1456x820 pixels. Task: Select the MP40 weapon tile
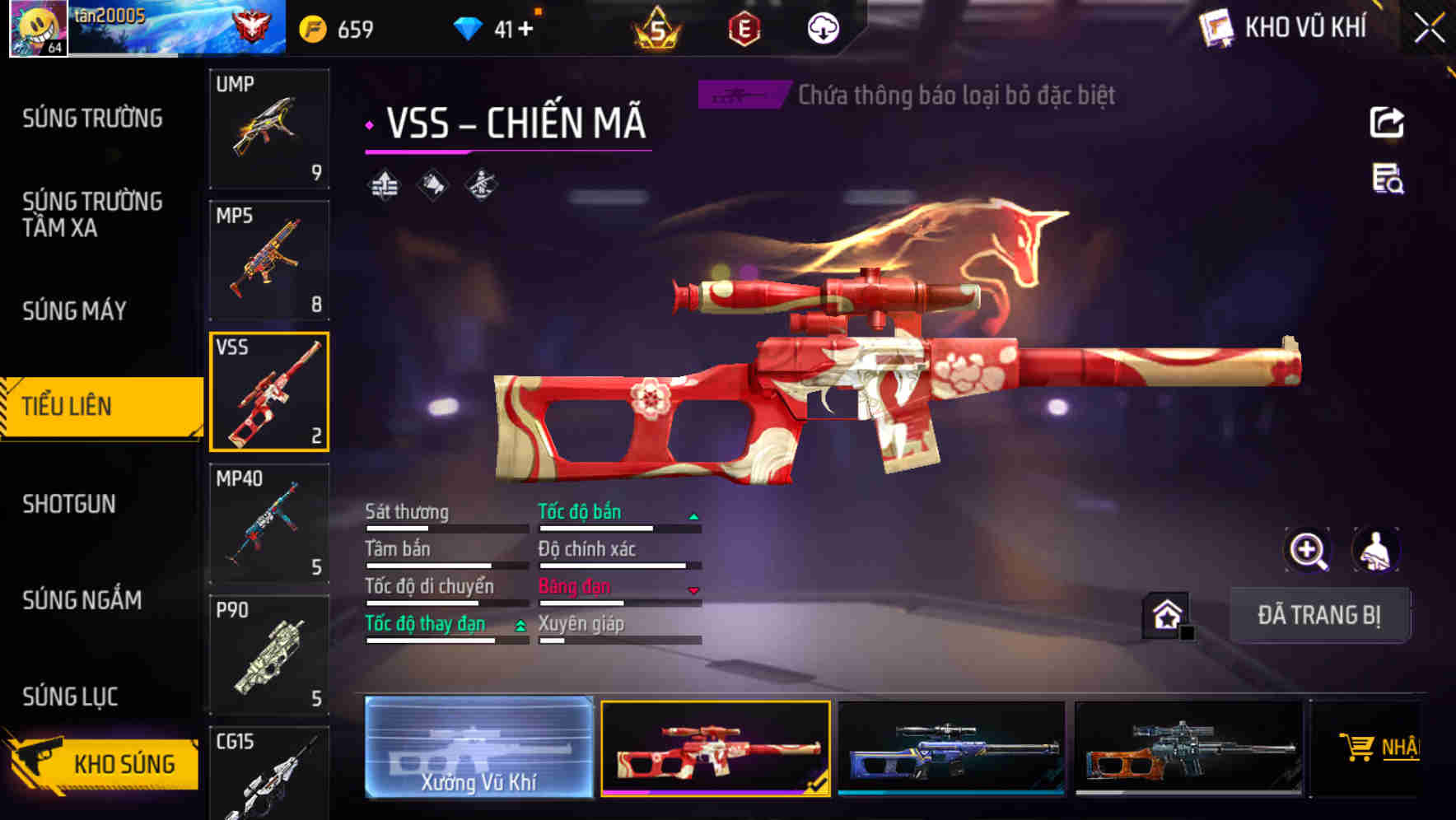point(269,524)
